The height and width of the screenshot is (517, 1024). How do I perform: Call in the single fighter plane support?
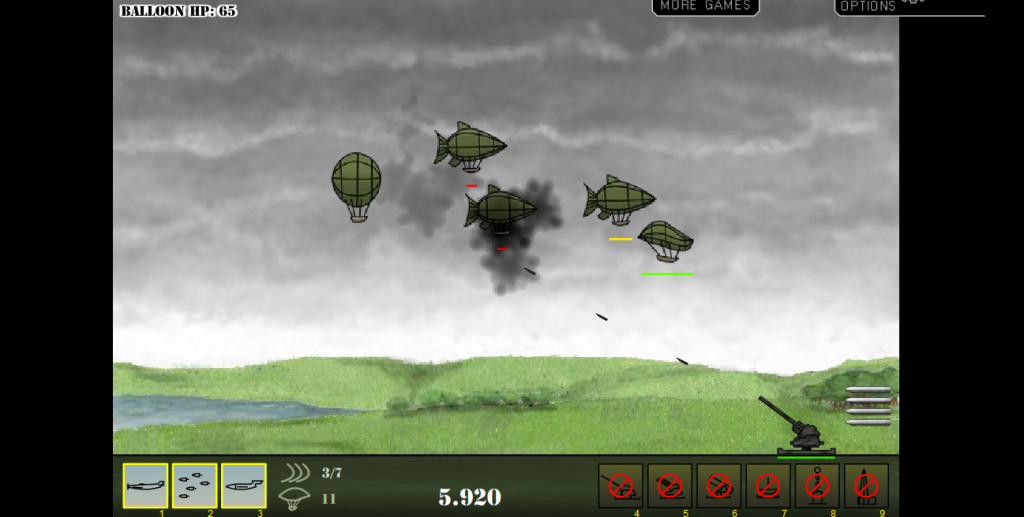pyautogui.click(x=145, y=485)
